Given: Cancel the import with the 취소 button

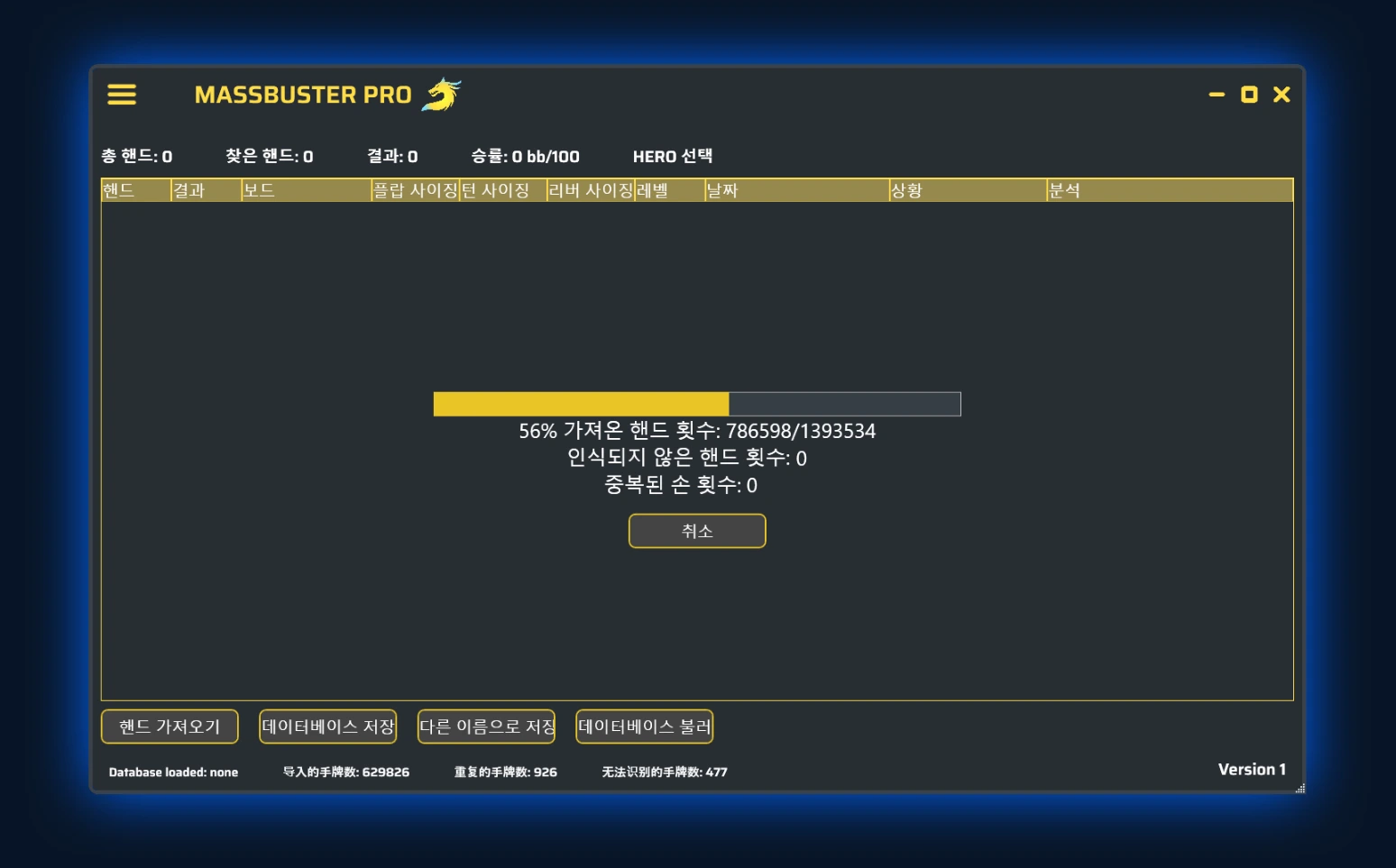Looking at the screenshot, I should pos(696,531).
